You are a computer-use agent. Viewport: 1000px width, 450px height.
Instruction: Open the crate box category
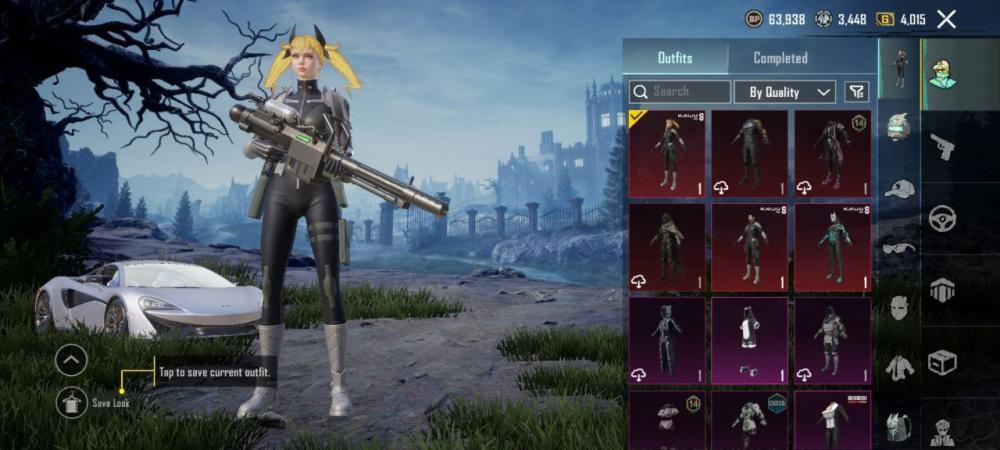(942, 362)
